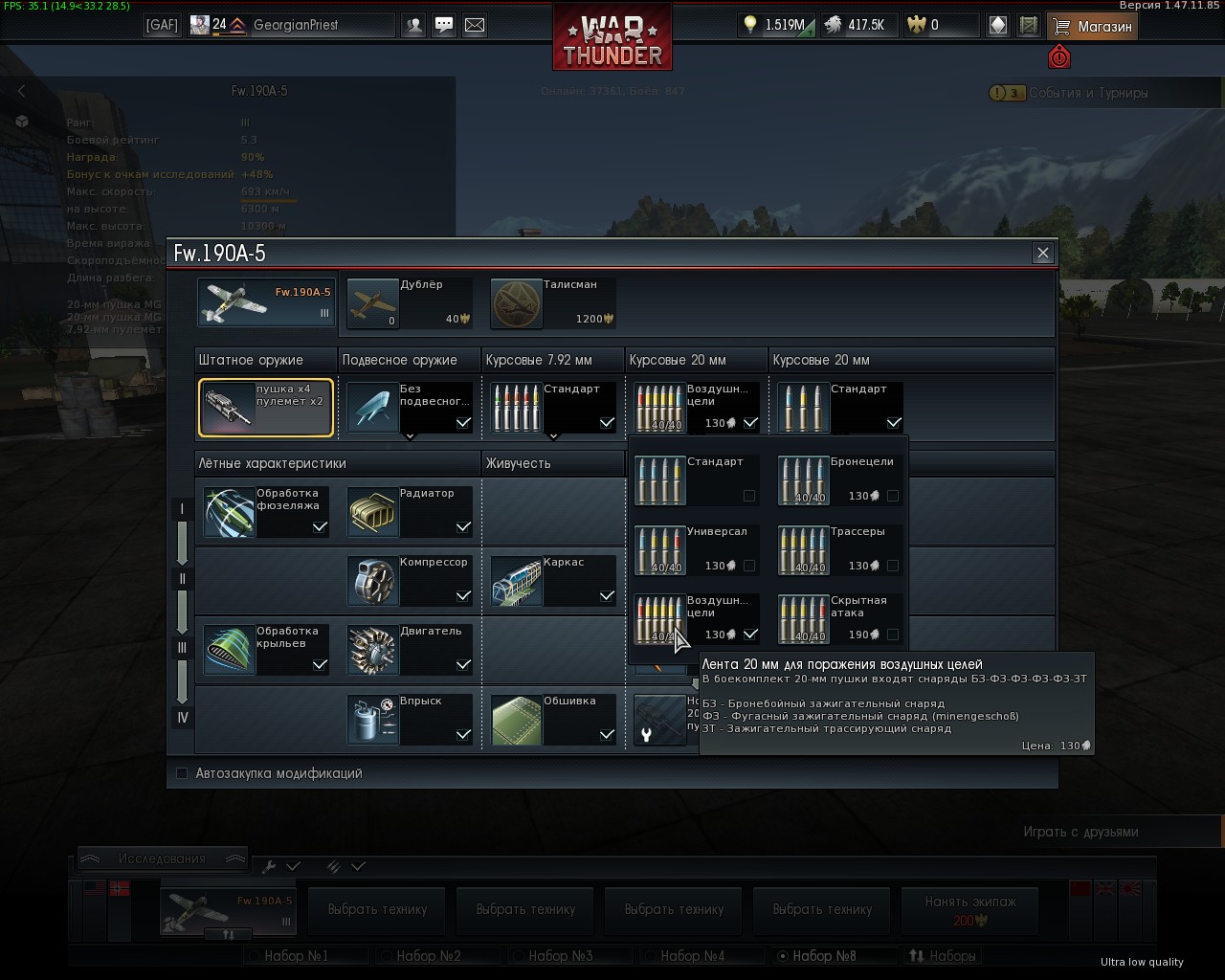
Task: Open the Магазин shop
Action: 1092,27
